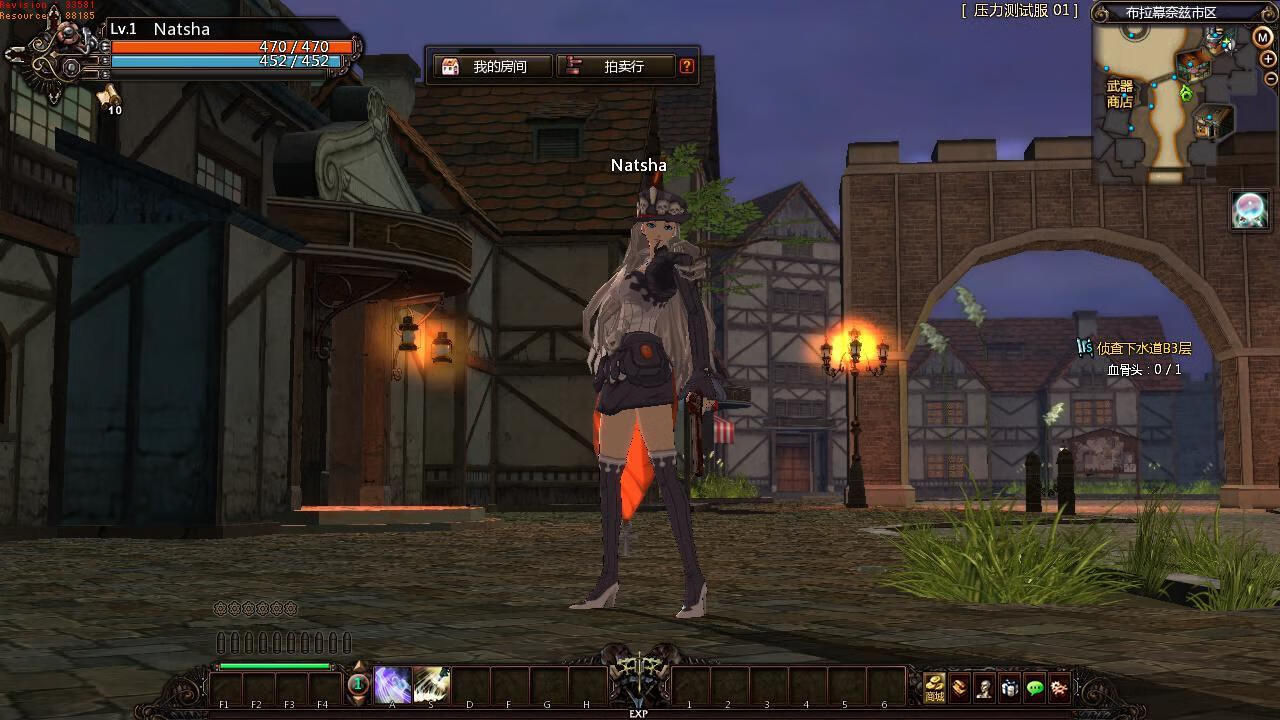1280x720 pixels.
Task: Click the orange question mark help icon
Action: [687, 66]
